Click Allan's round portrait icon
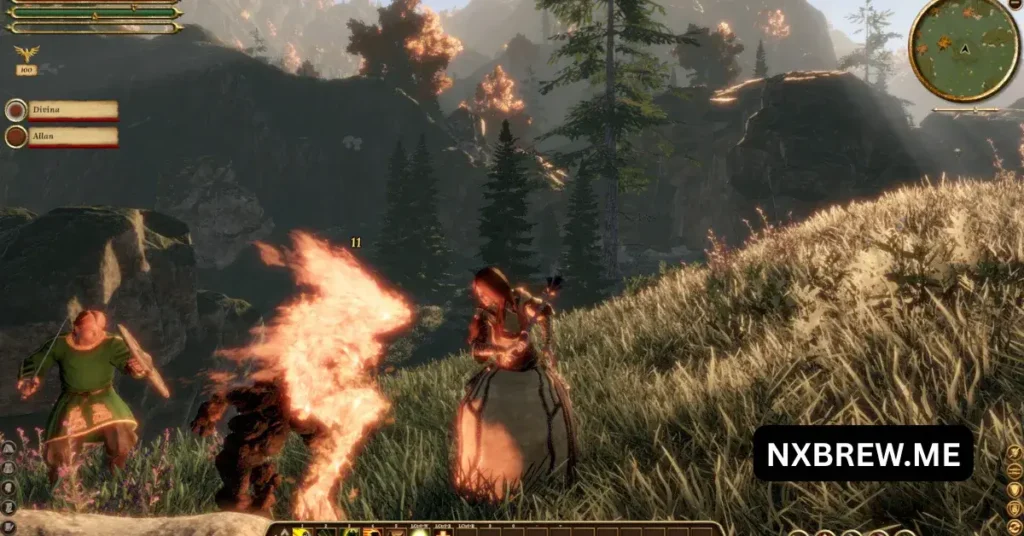 16,136
